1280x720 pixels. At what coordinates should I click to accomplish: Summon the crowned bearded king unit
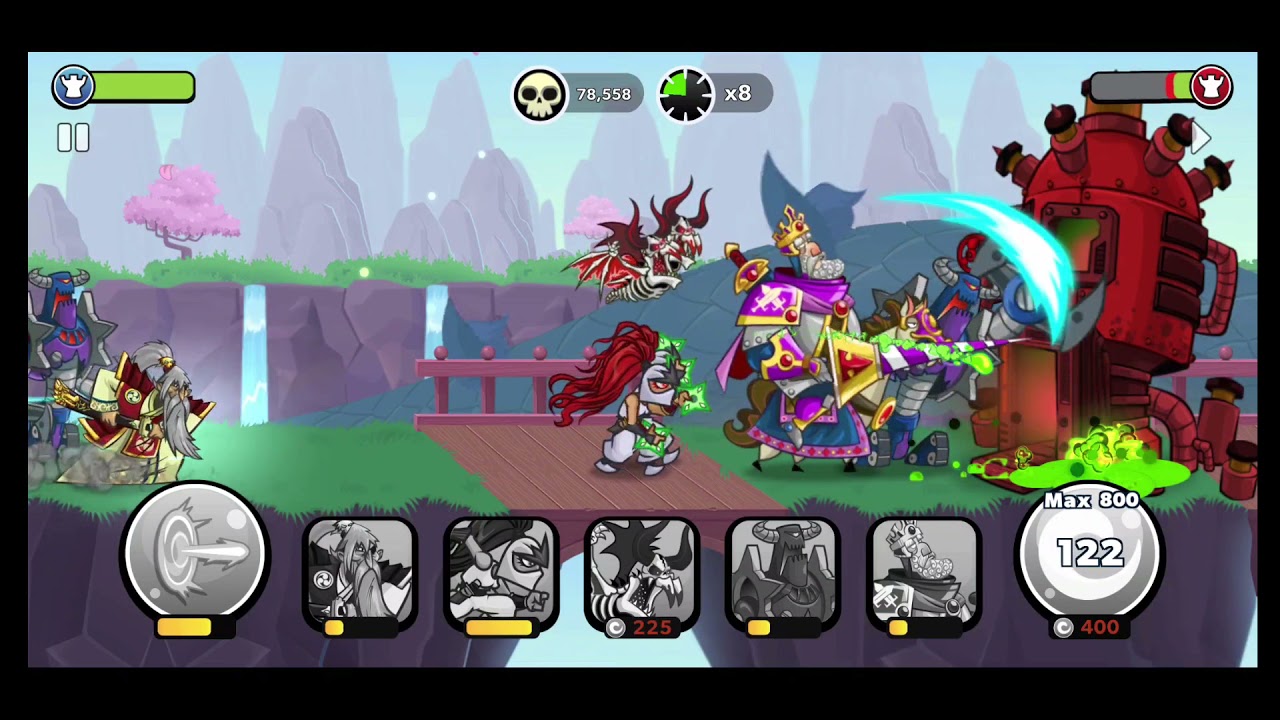924,570
